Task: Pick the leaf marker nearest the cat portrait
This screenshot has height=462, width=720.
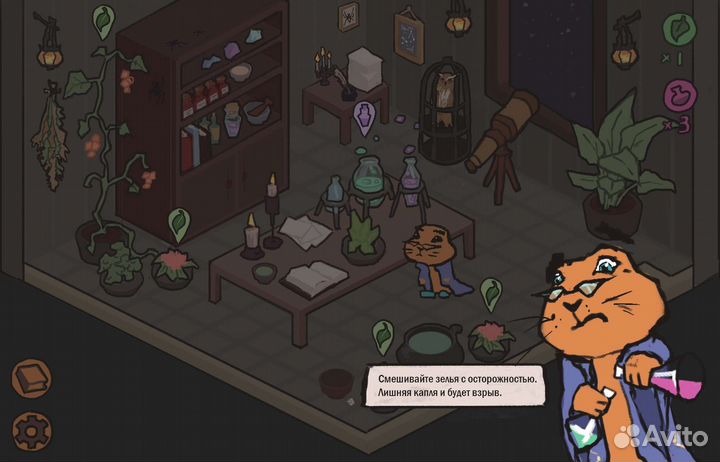Action: (490, 291)
